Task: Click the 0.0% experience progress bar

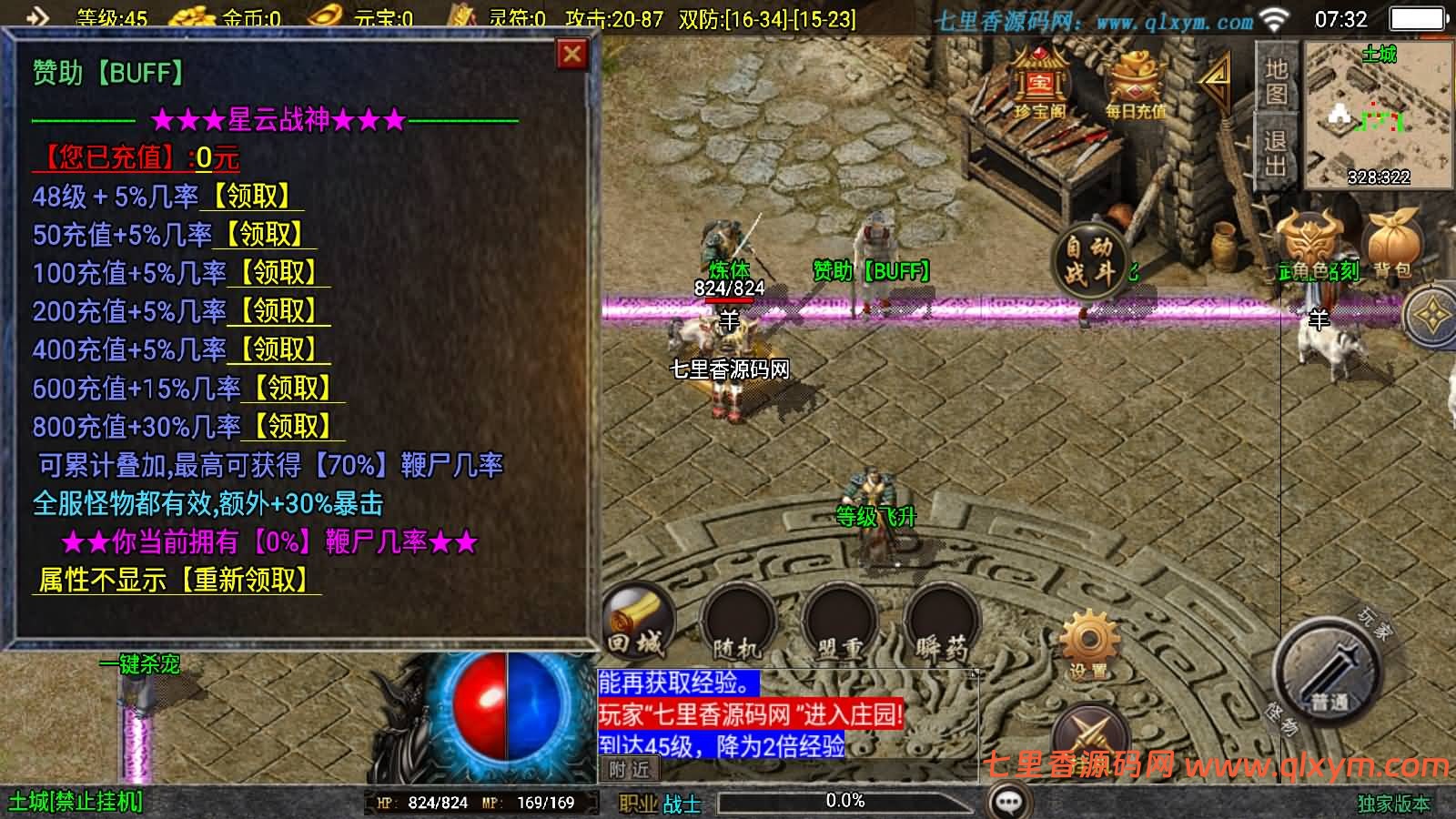Action: point(846,802)
